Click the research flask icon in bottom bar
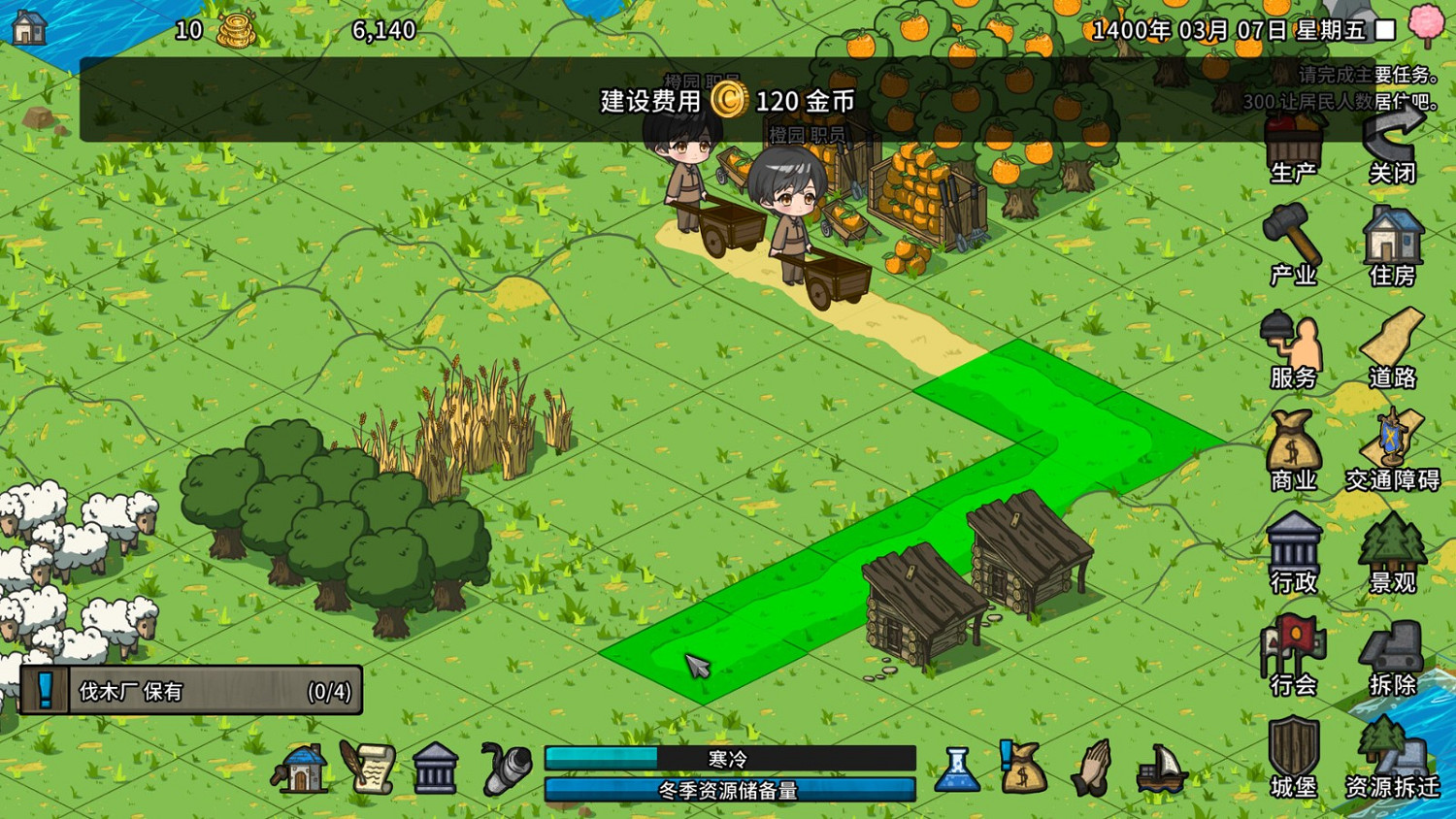 [x=956, y=769]
